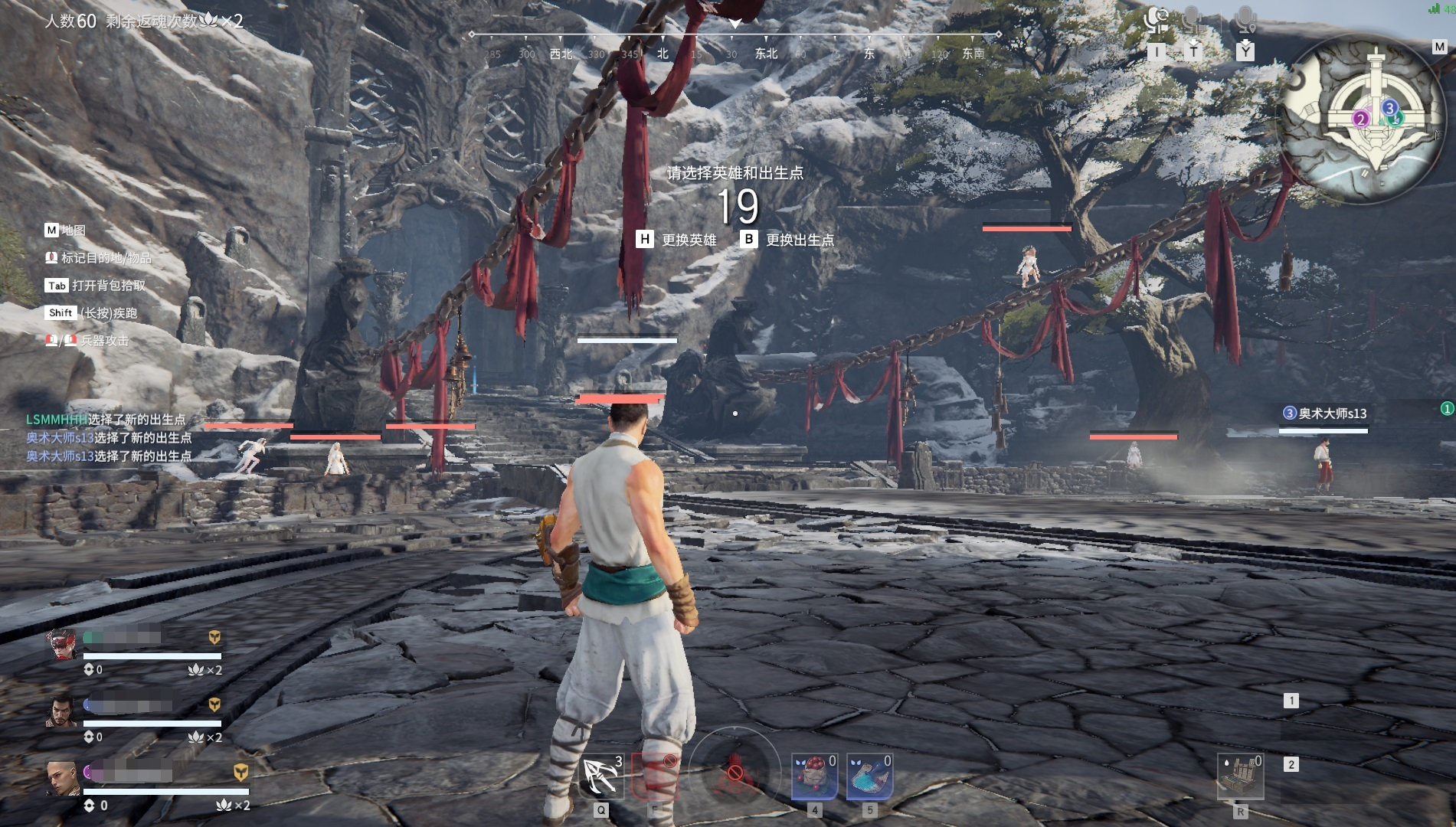
Task: Toggle the voice channel switch microphone icon
Action: click(1156, 21)
